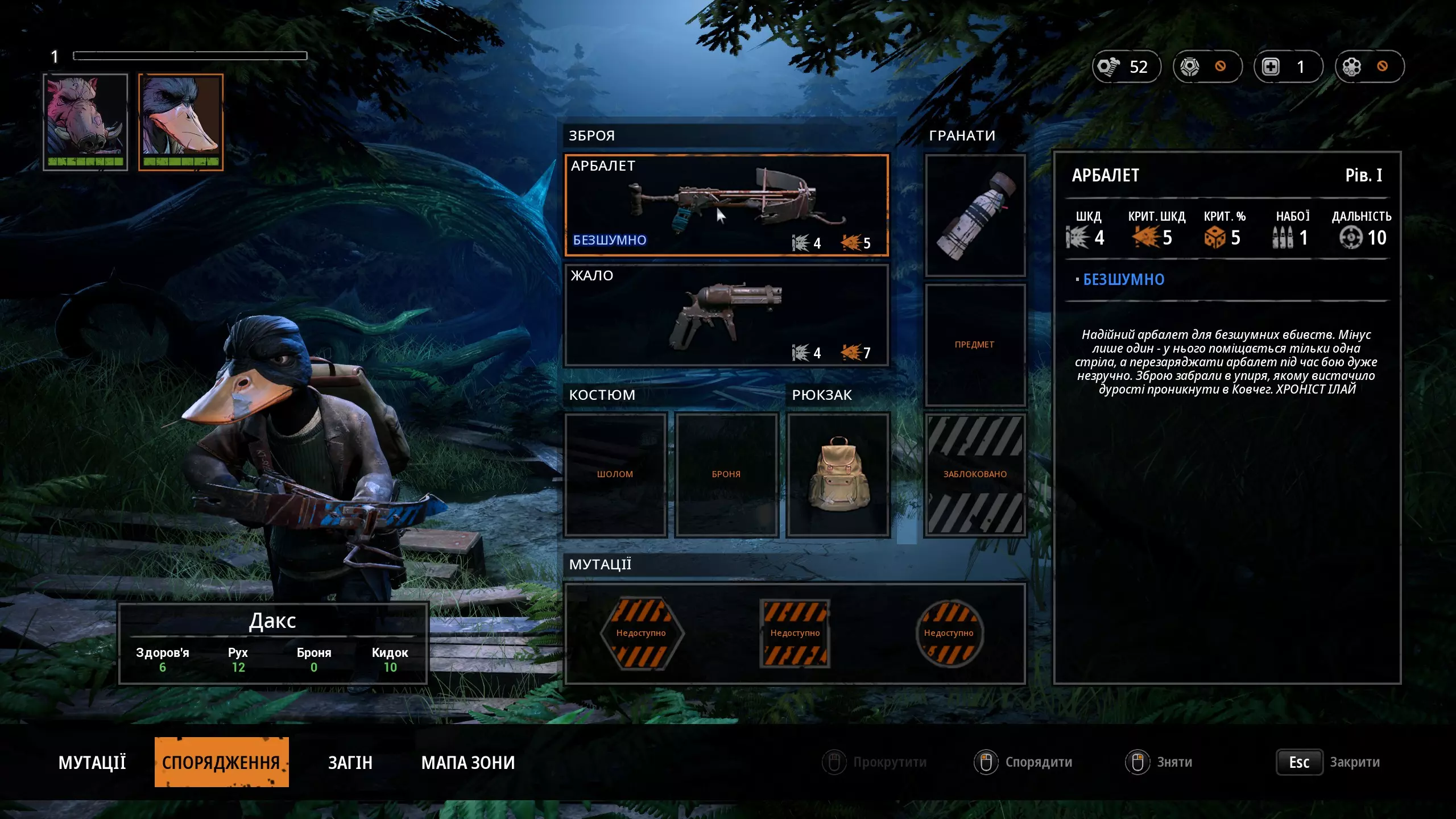This screenshot has width=1456, height=819.
Task: Click the ЗАБЛОКОВАНО locked slot
Action: 975,474
